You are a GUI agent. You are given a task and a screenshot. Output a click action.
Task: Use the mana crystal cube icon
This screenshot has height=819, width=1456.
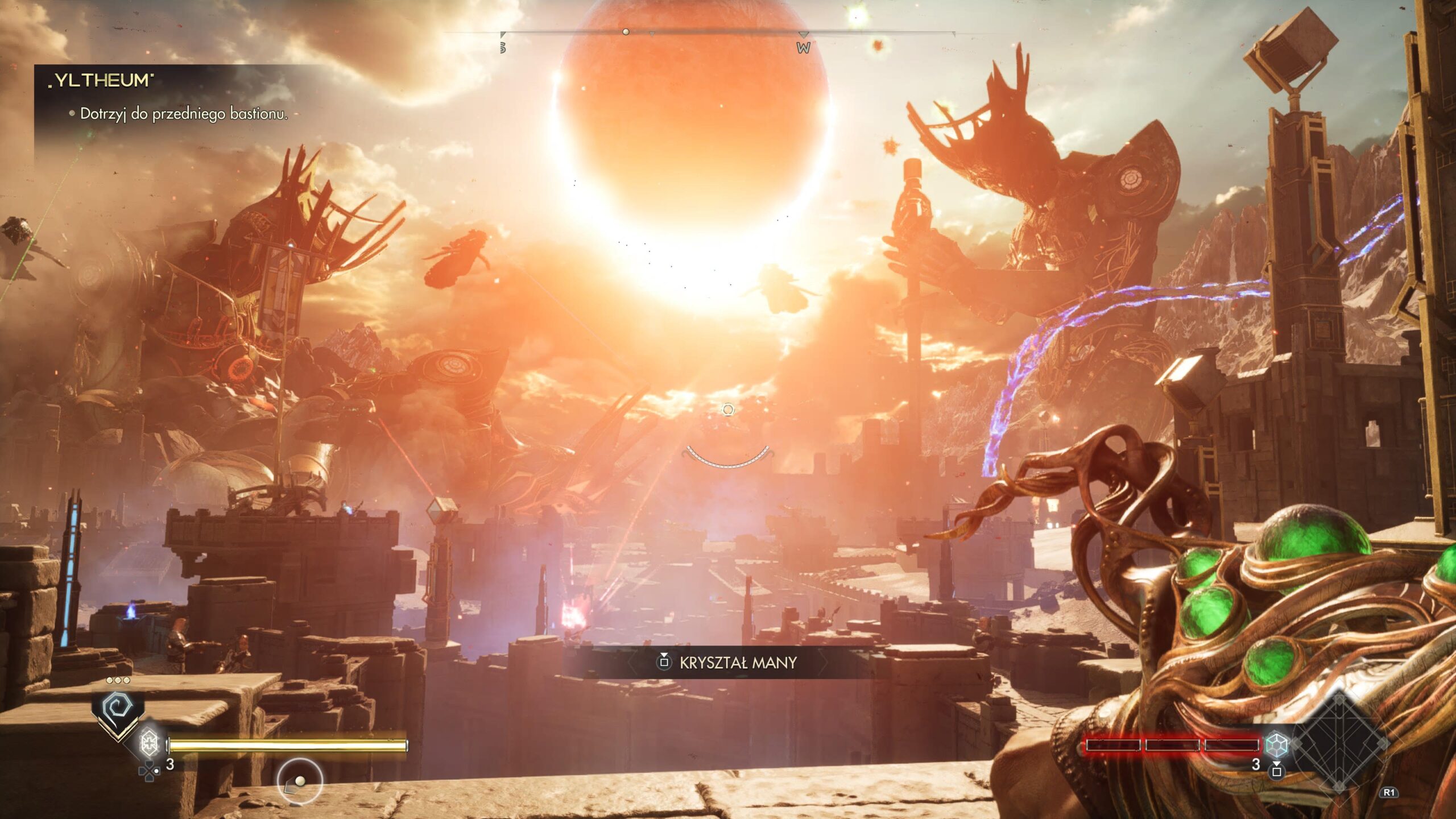click(x=1276, y=744)
